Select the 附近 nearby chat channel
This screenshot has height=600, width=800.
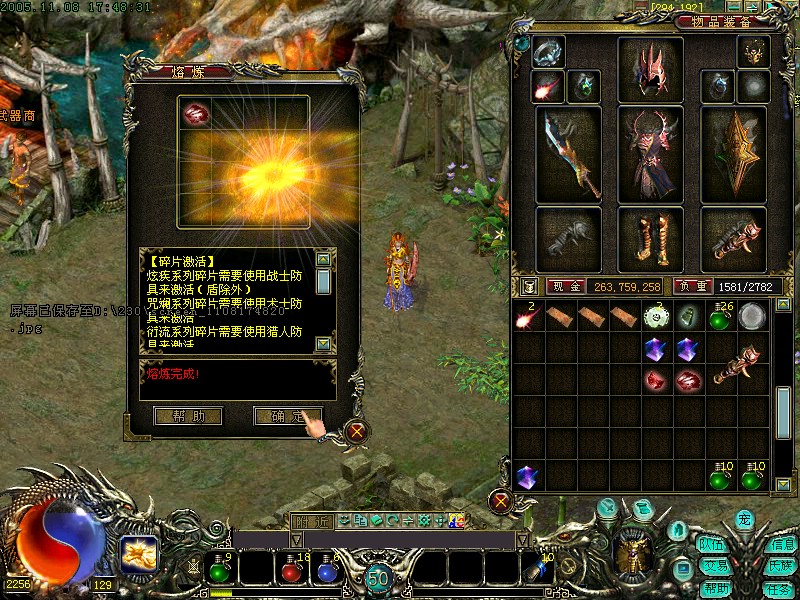coord(310,520)
